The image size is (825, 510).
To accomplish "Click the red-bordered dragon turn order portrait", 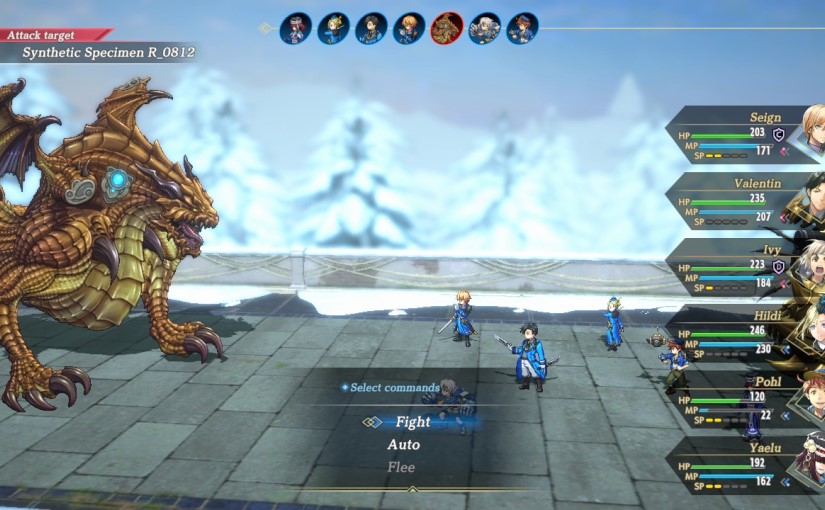I will tap(446, 28).
